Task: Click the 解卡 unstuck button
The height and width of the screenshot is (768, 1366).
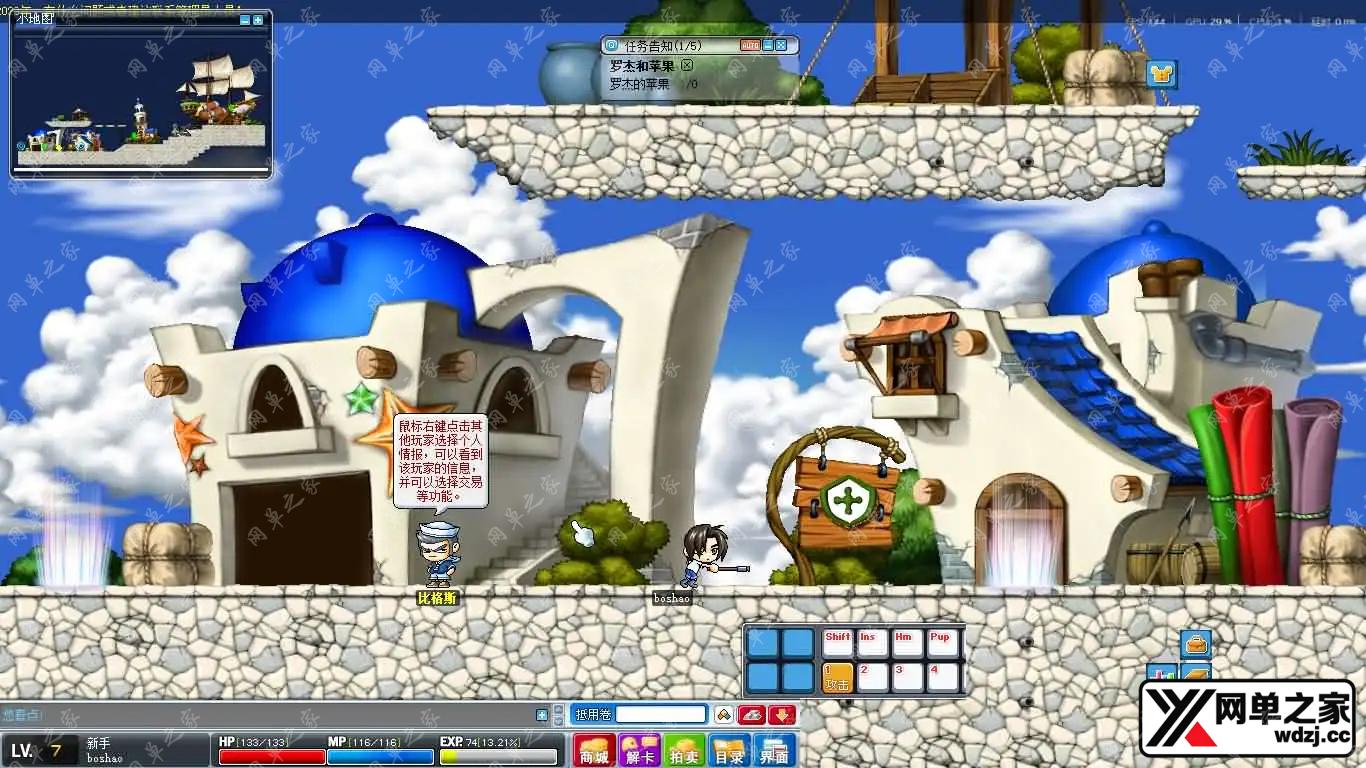Action: (640, 751)
